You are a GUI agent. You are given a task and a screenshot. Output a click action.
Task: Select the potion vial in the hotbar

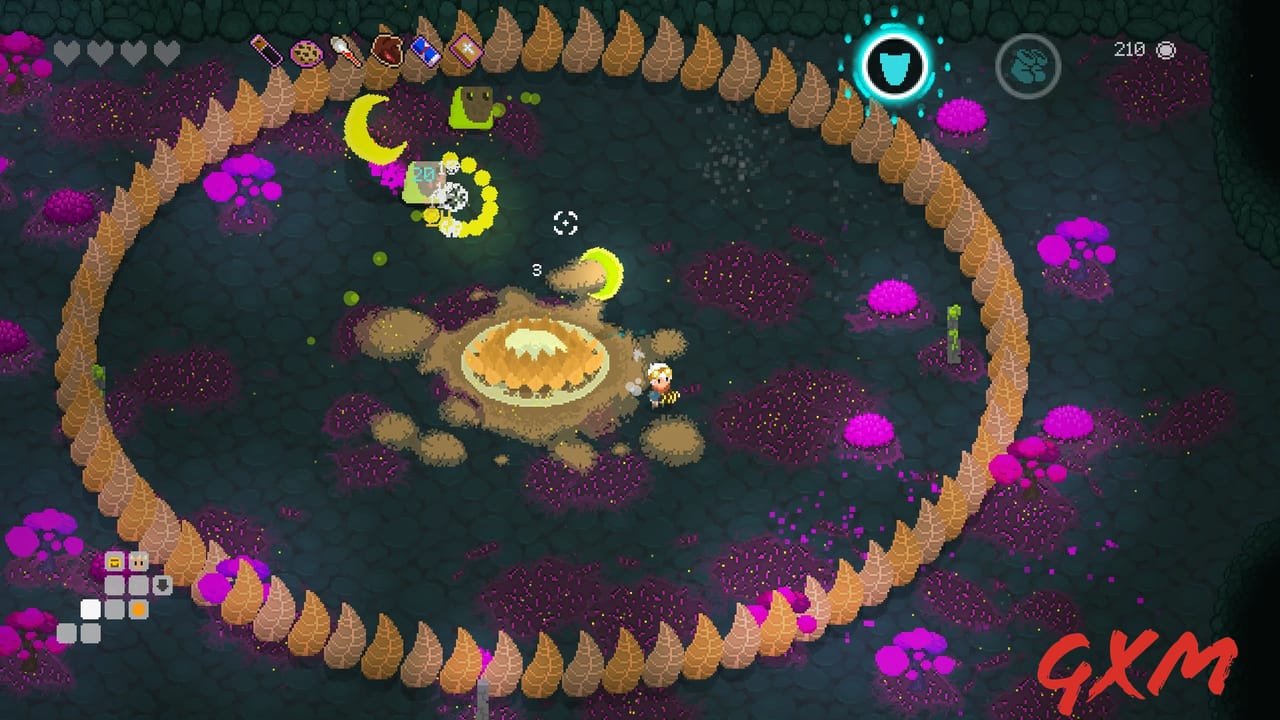(265, 50)
